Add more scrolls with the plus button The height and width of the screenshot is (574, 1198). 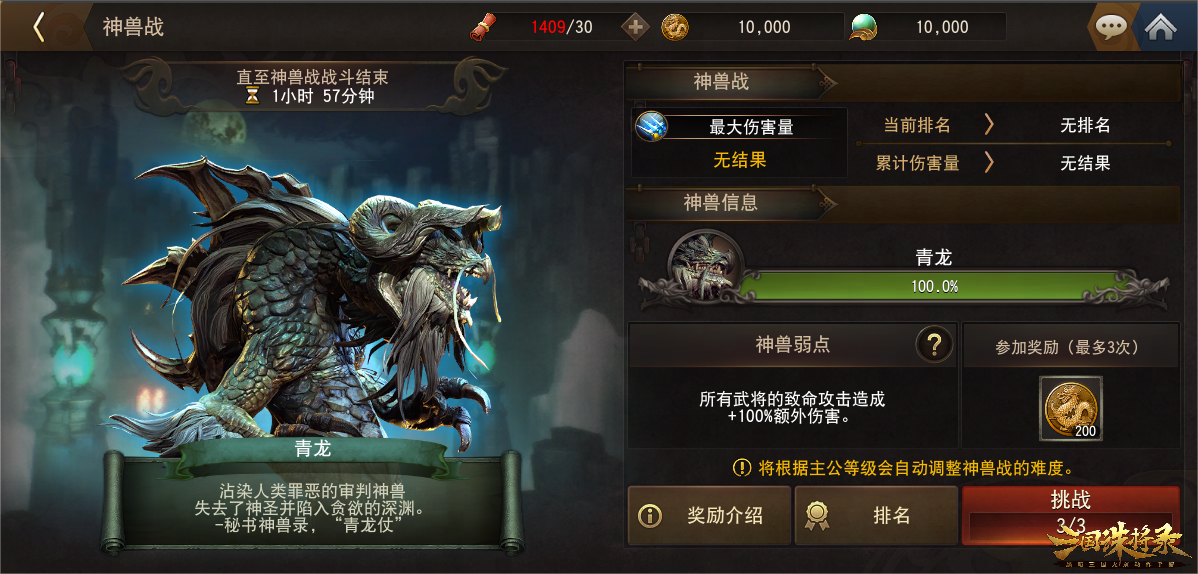tap(635, 27)
